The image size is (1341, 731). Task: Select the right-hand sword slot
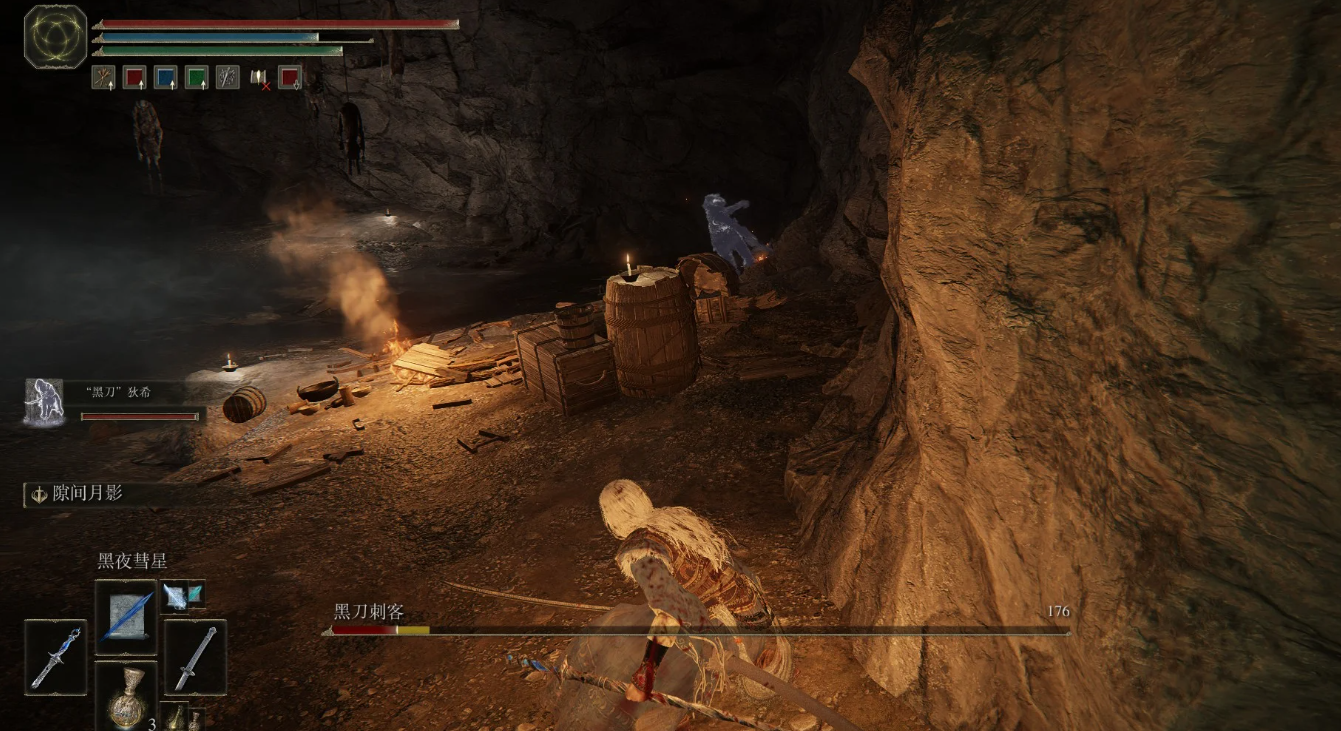pyautogui.click(x=194, y=656)
